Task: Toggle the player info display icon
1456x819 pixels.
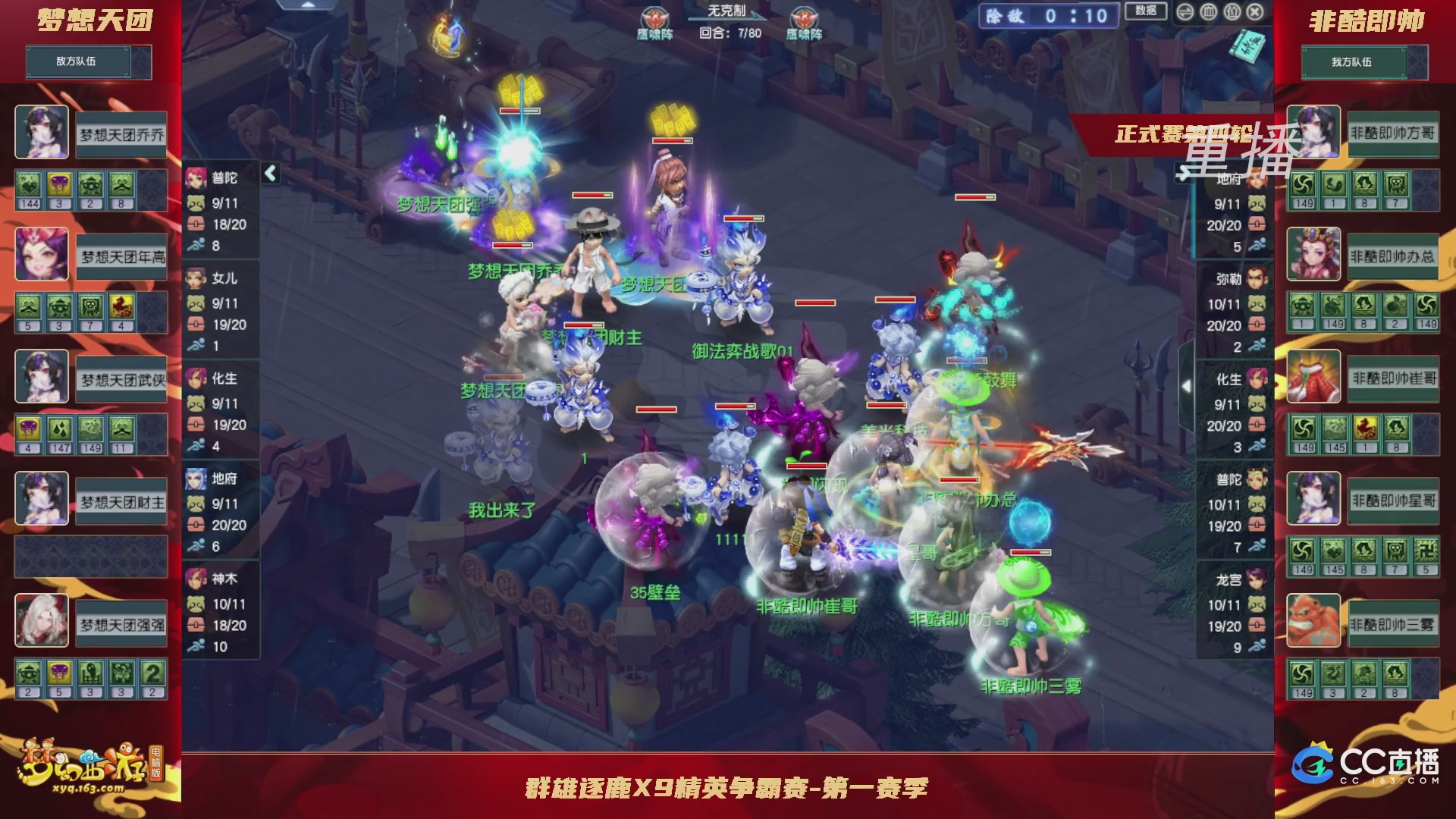Action: coord(1232,12)
